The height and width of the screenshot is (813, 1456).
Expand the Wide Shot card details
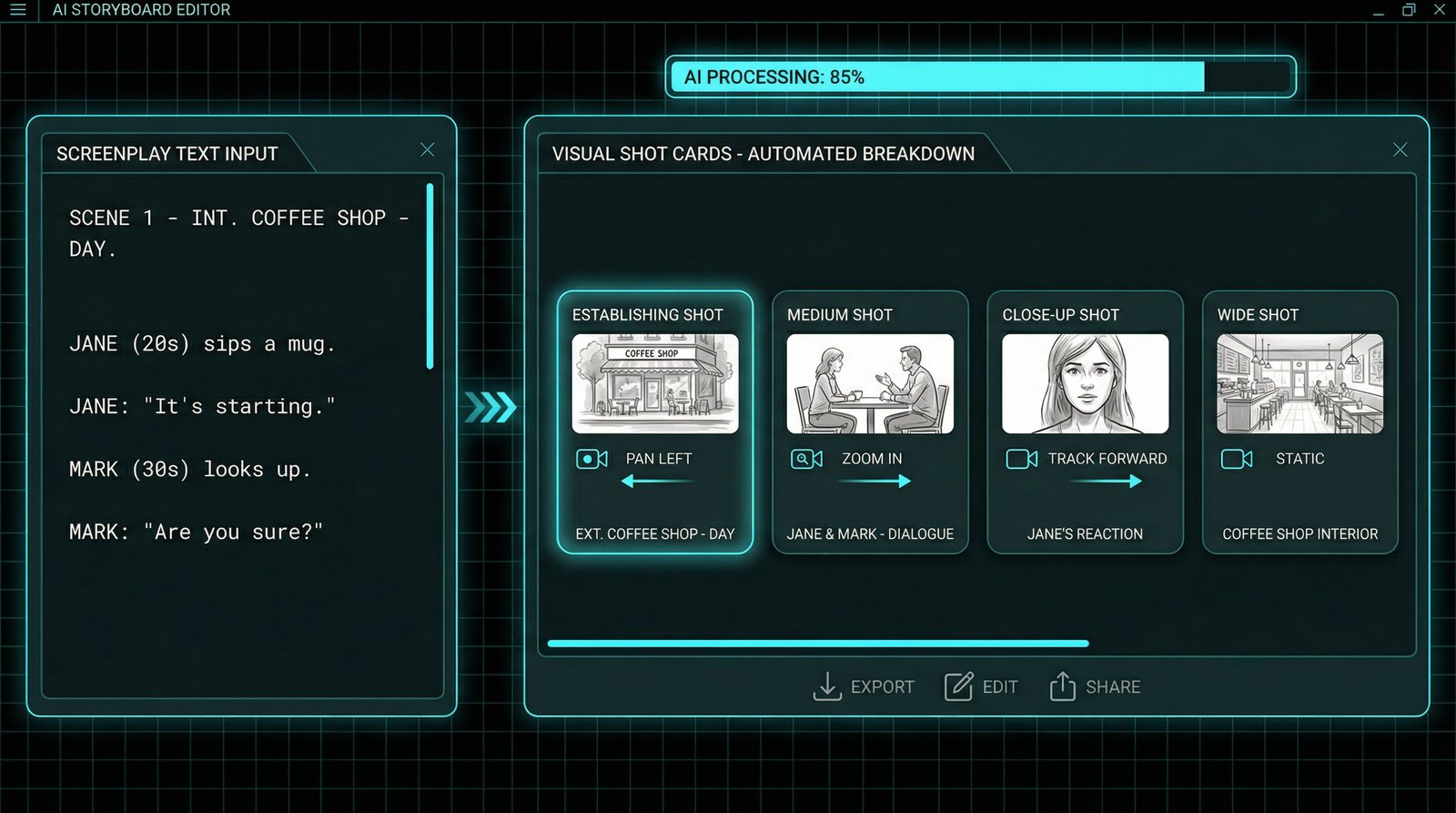coord(1299,421)
